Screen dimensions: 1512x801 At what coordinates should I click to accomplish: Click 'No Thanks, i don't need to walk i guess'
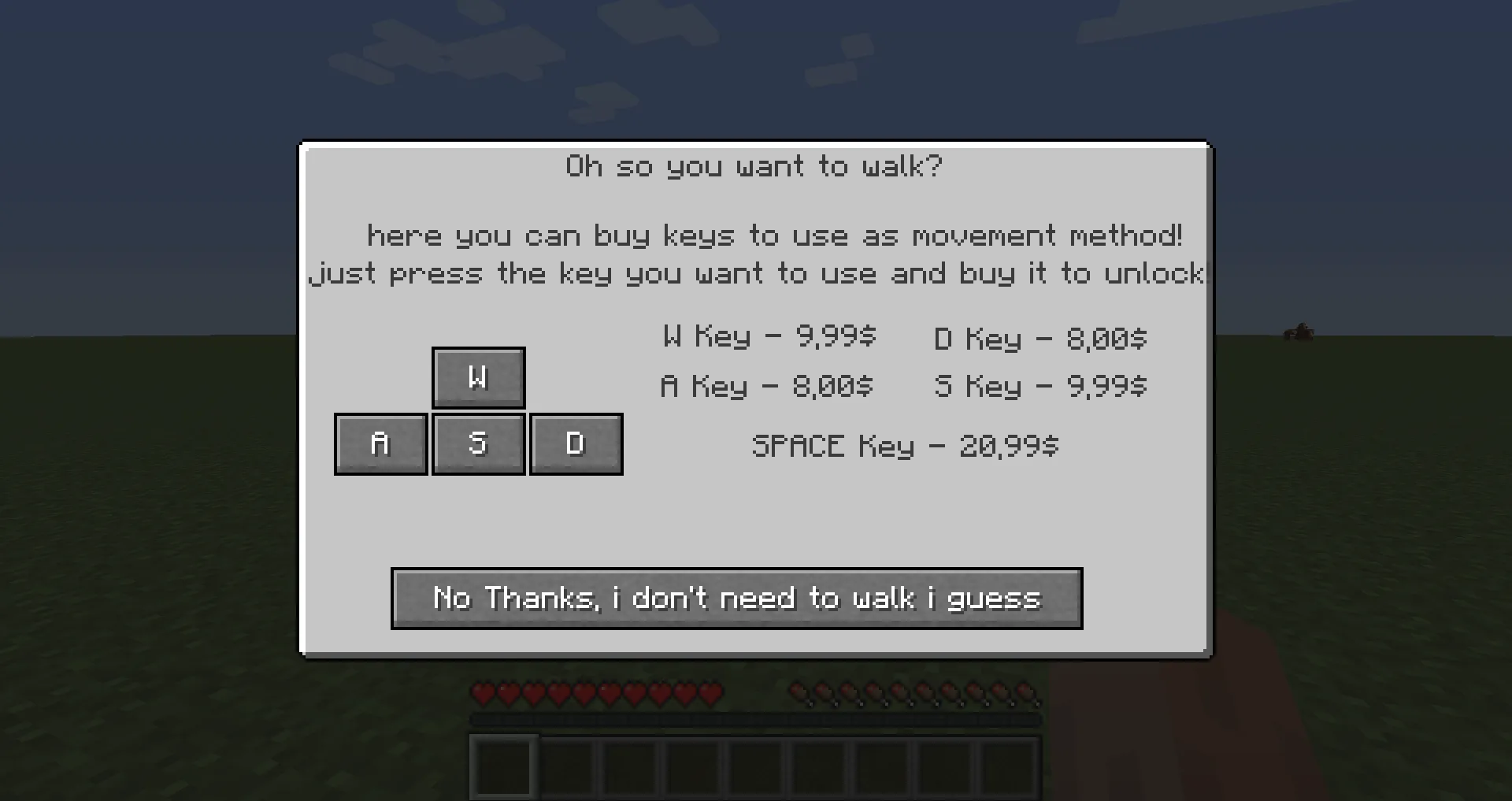tap(736, 599)
